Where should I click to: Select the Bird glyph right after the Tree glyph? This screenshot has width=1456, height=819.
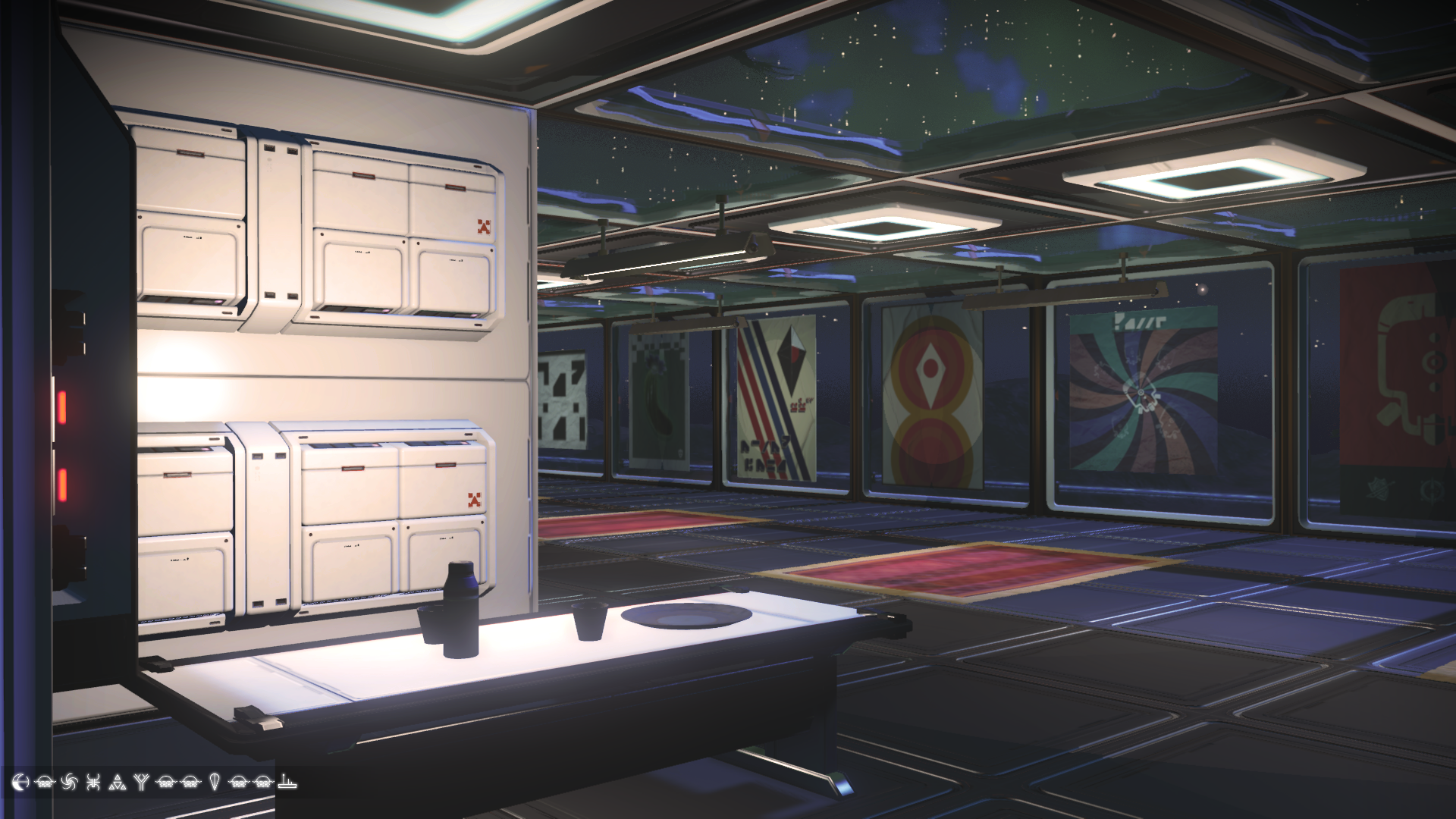tap(165, 783)
